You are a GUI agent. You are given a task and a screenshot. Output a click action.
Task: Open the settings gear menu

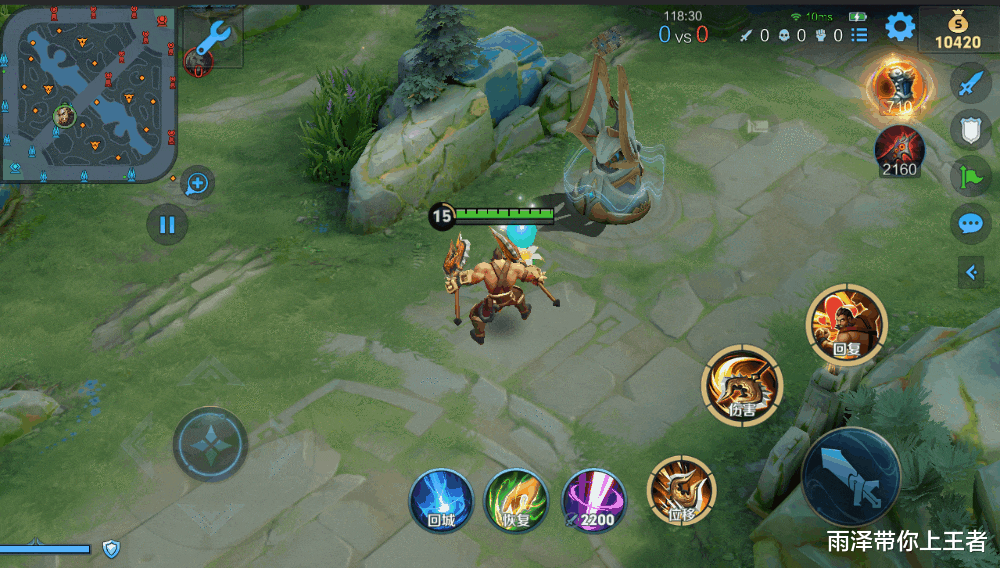click(900, 27)
